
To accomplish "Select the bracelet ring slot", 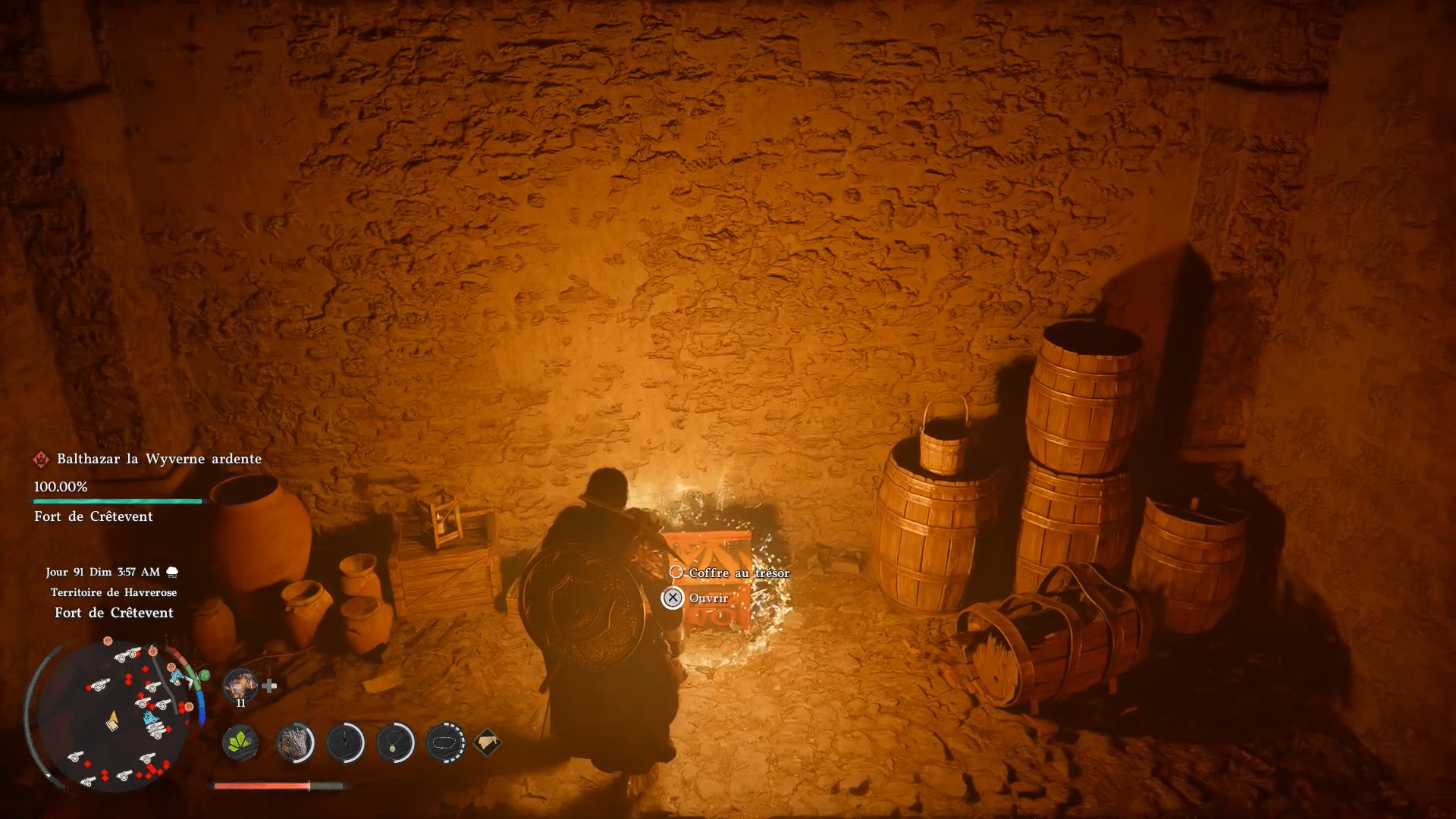I will point(446,742).
